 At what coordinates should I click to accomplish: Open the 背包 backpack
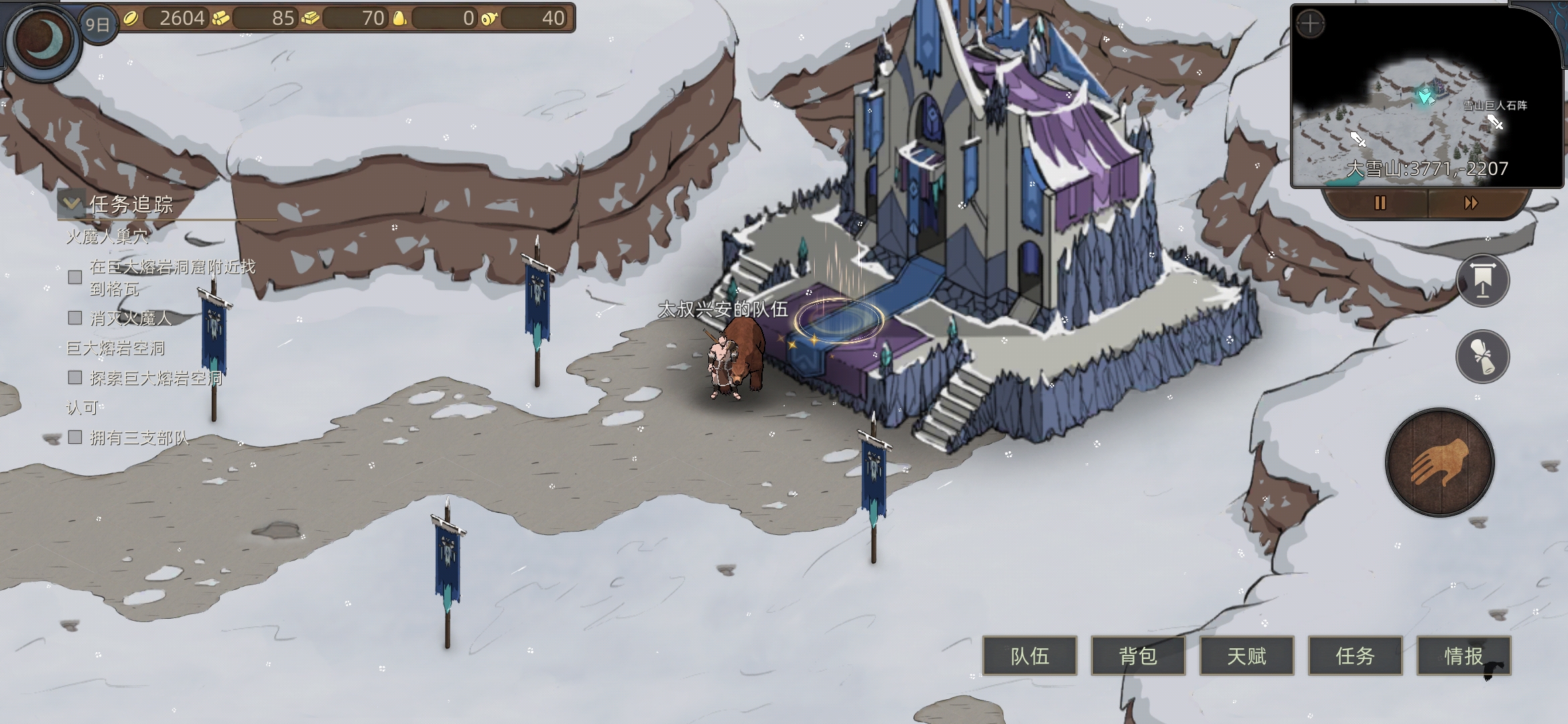[x=1138, y=656]
